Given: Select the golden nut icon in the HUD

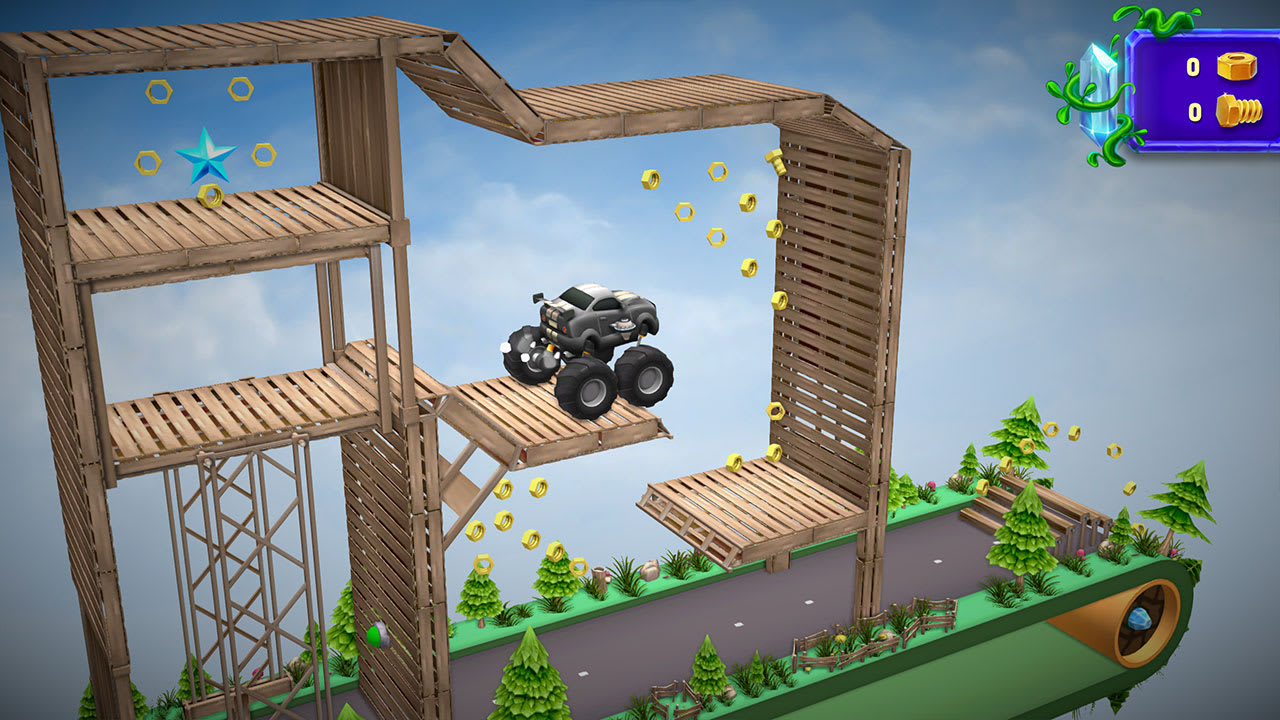Looking at the screenshot, I should pyautogui.click(x=1235, y=67).
